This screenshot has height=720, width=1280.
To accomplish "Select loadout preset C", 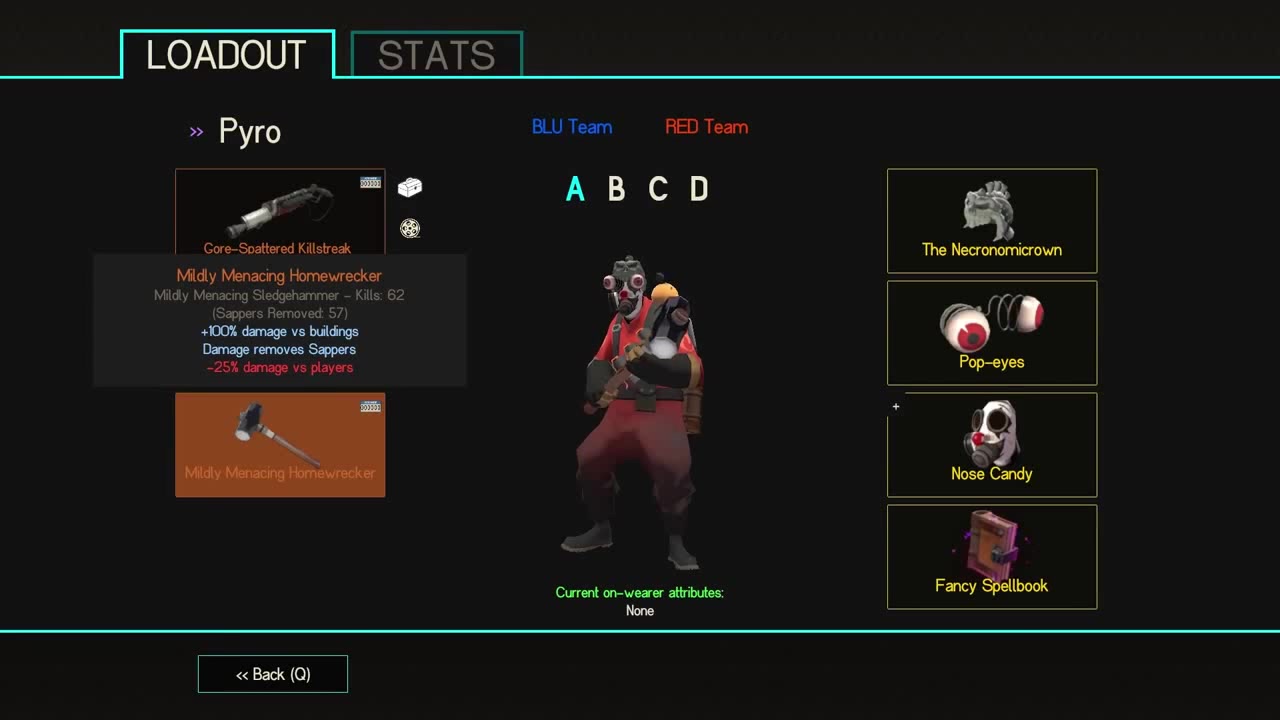I will 658,189.
